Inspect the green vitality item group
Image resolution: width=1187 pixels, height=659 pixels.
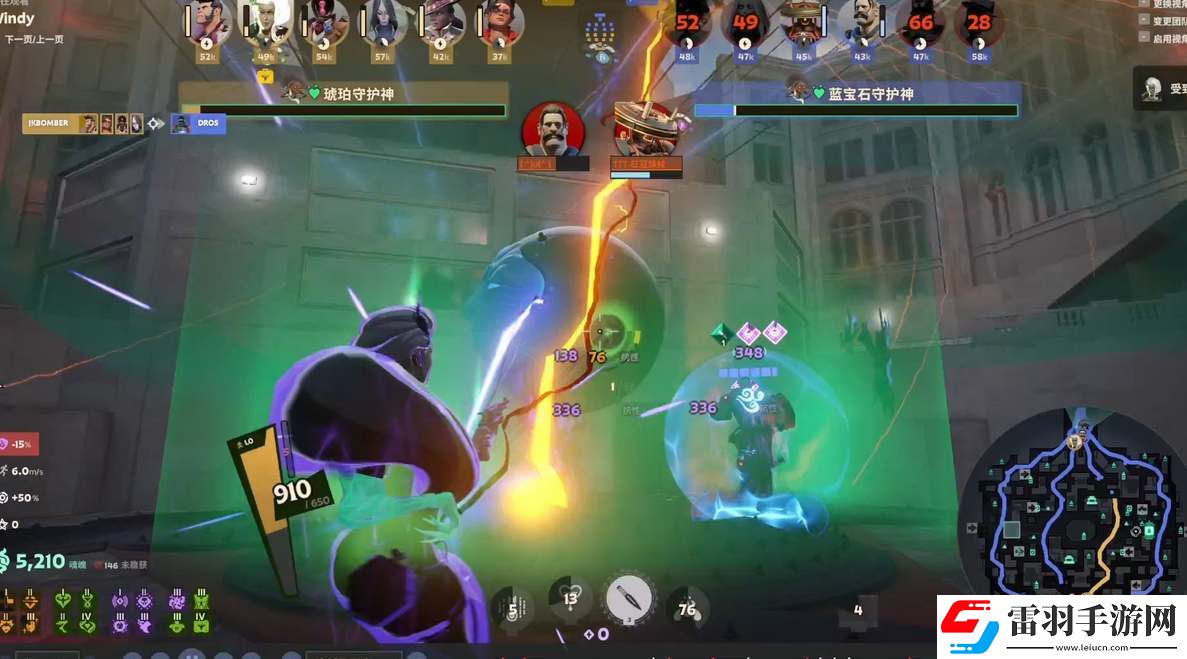click(76, 611)
